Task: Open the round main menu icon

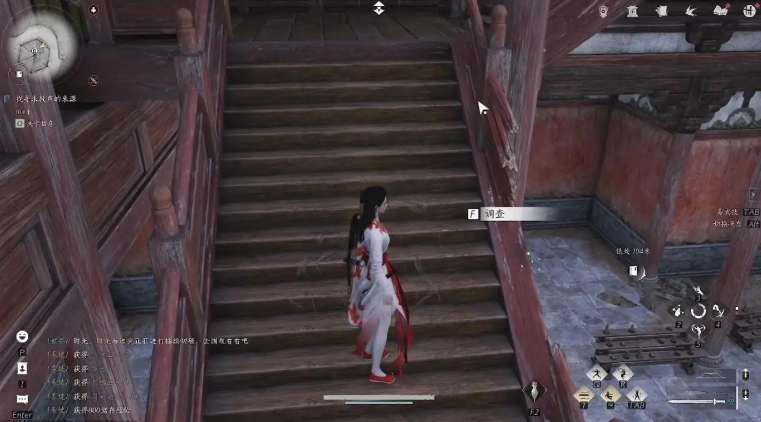Action: (750, 10)
